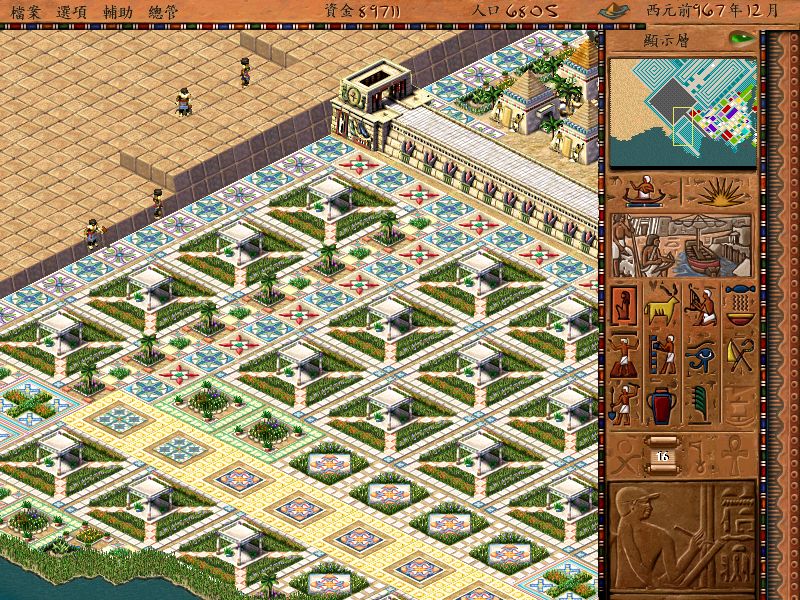Open the 檔案 (File) menu
The image size is (800, 600).
click(x=27, y=10)
